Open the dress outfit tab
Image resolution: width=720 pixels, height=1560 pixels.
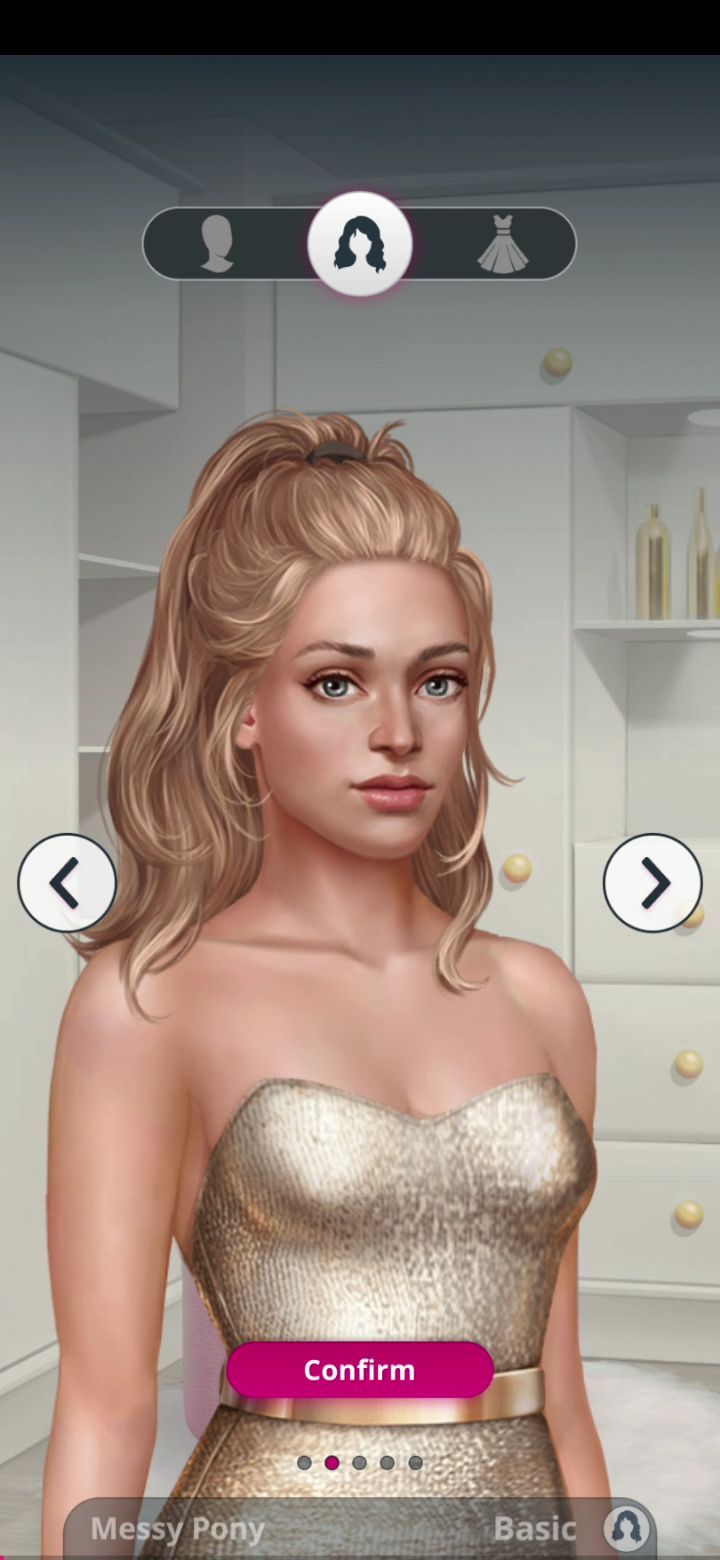(503, 244)
